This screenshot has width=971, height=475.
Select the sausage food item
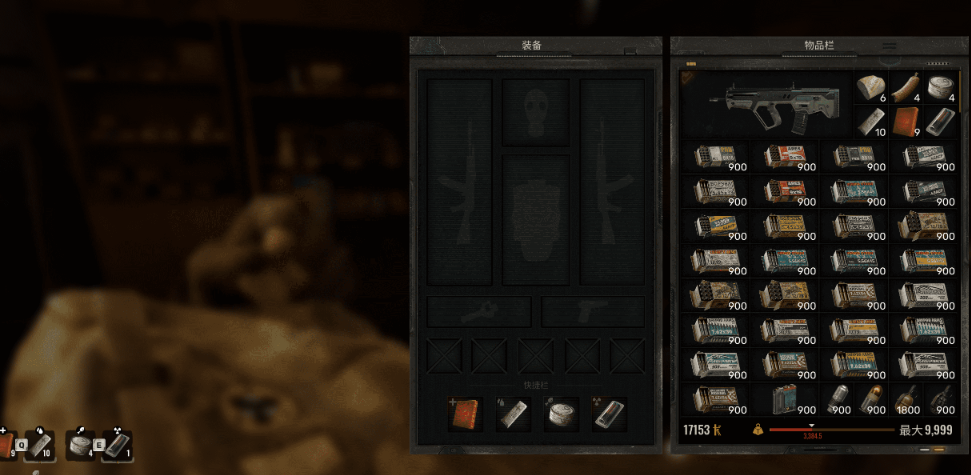pyautogui.click(x=907, y=88)
